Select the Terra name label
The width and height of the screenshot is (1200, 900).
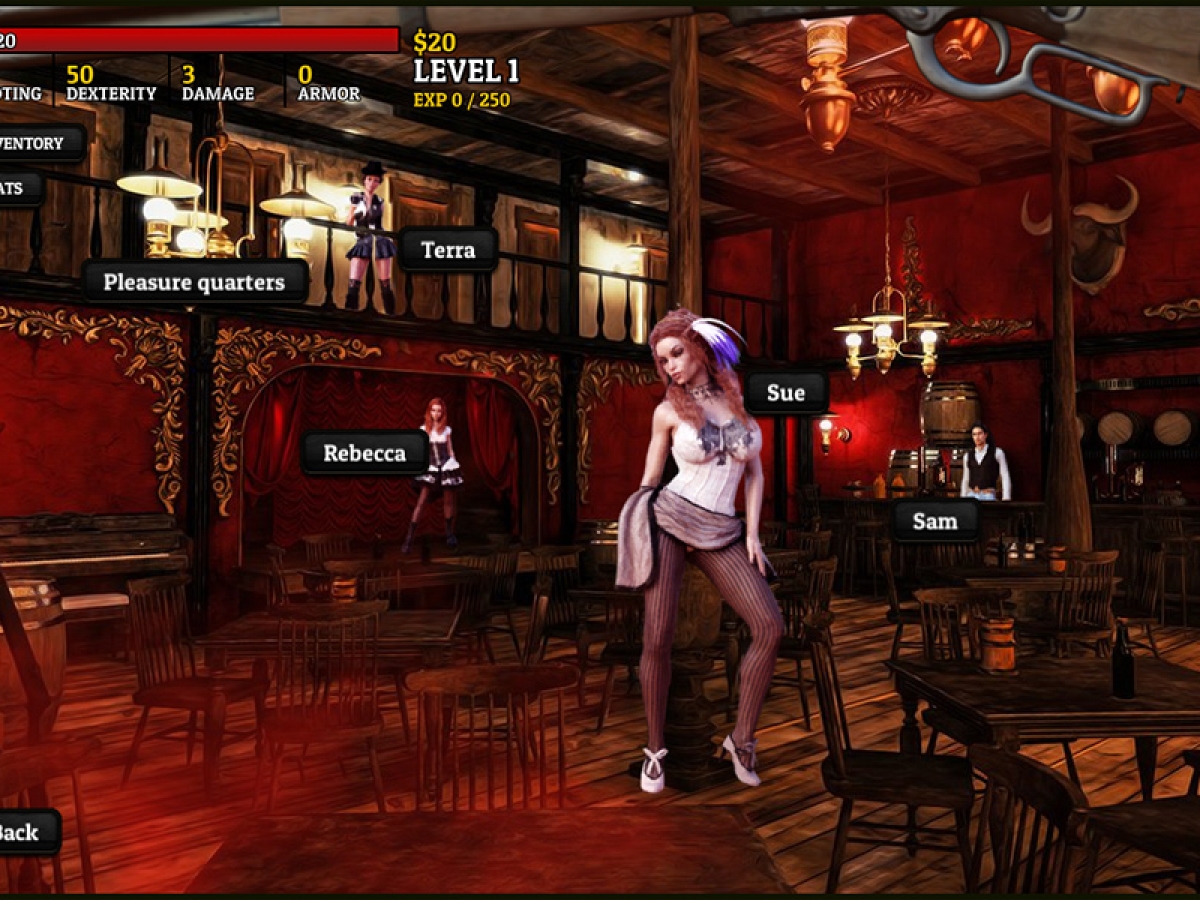tap(448, 250)
